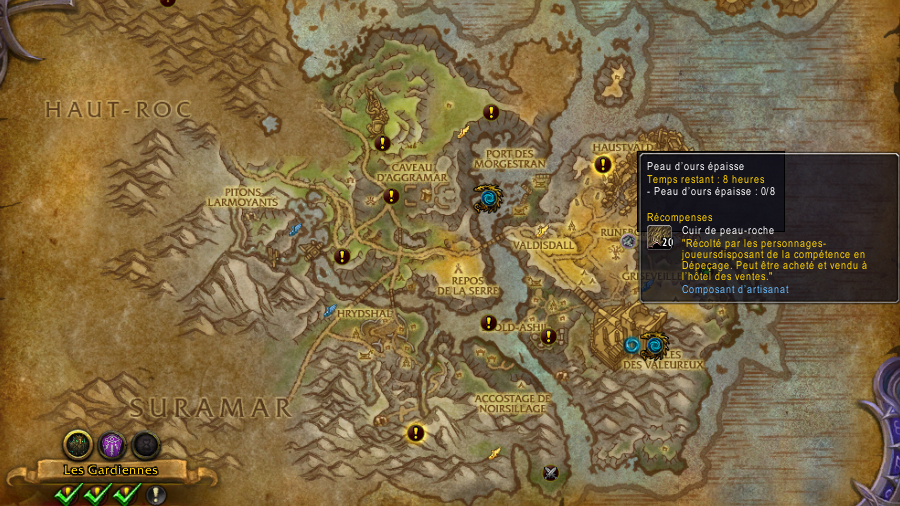Click the crossed-swords PvP marker near Accostage de Noirsillage

(x=550, y=472)
